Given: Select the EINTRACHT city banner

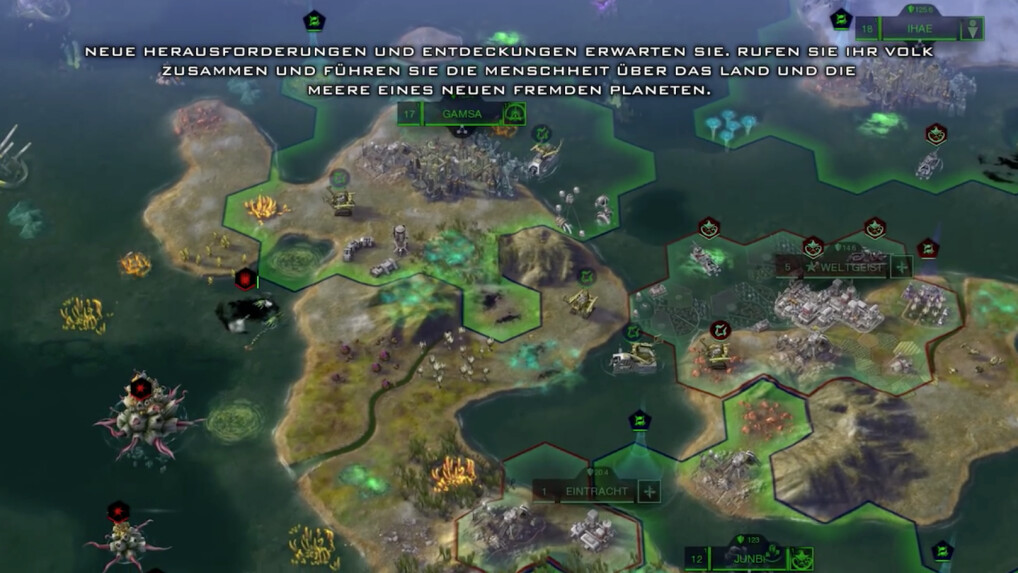Looking at the screenshot, I should (596, 491).
